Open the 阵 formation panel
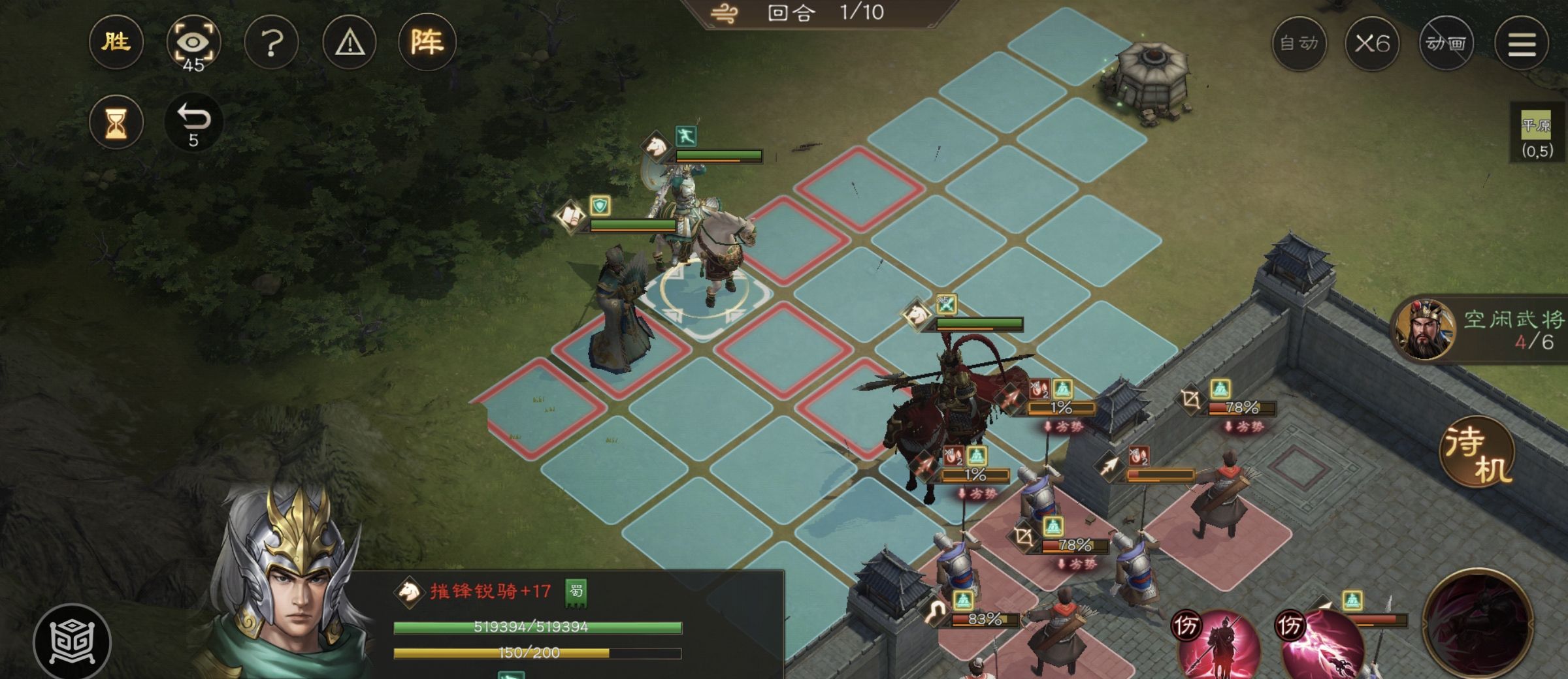Image resolution: width=1568 pixels, height=679 pixels. 432,42
